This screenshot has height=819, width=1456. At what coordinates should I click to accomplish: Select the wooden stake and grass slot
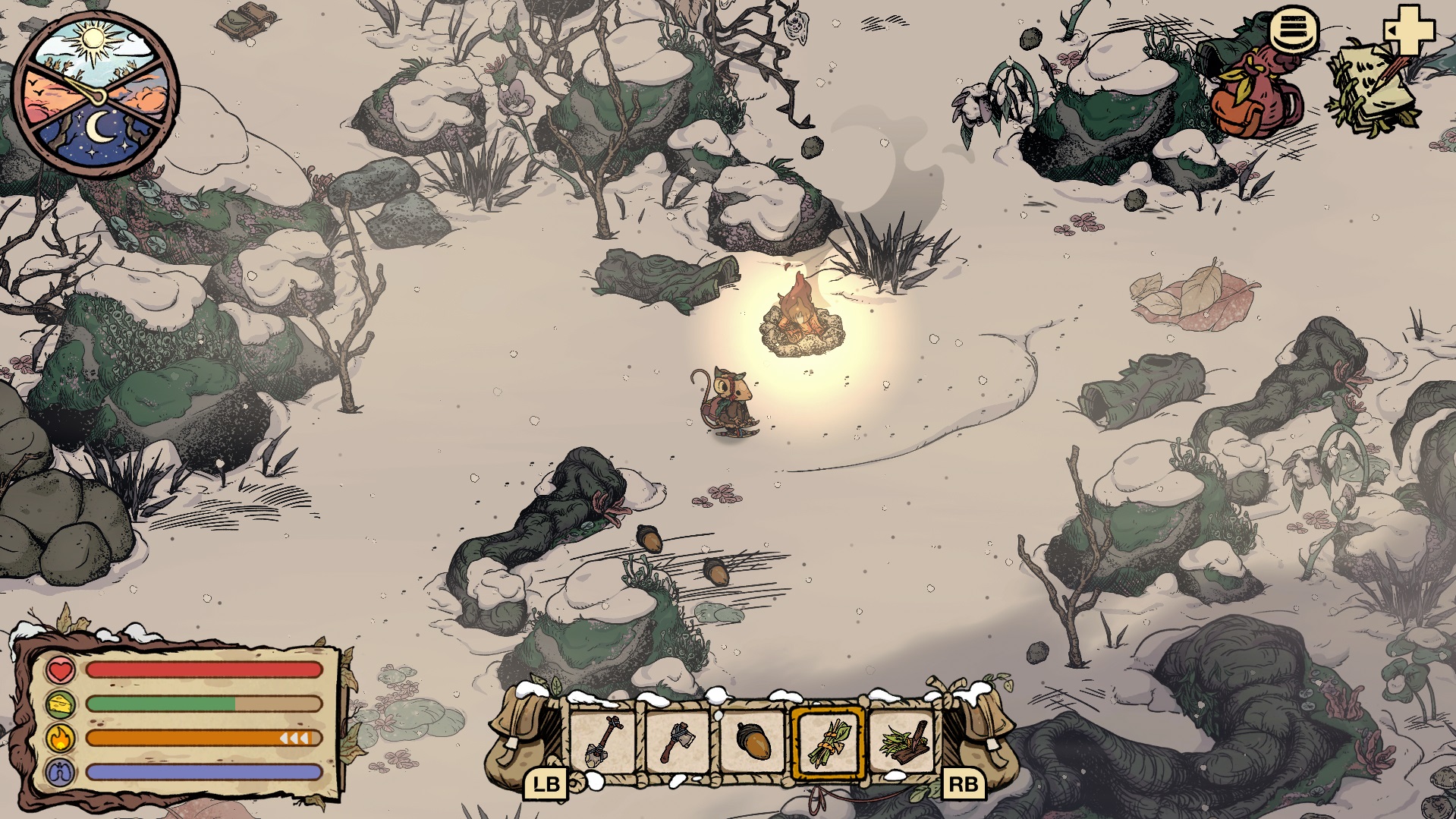tap(903, 742)
